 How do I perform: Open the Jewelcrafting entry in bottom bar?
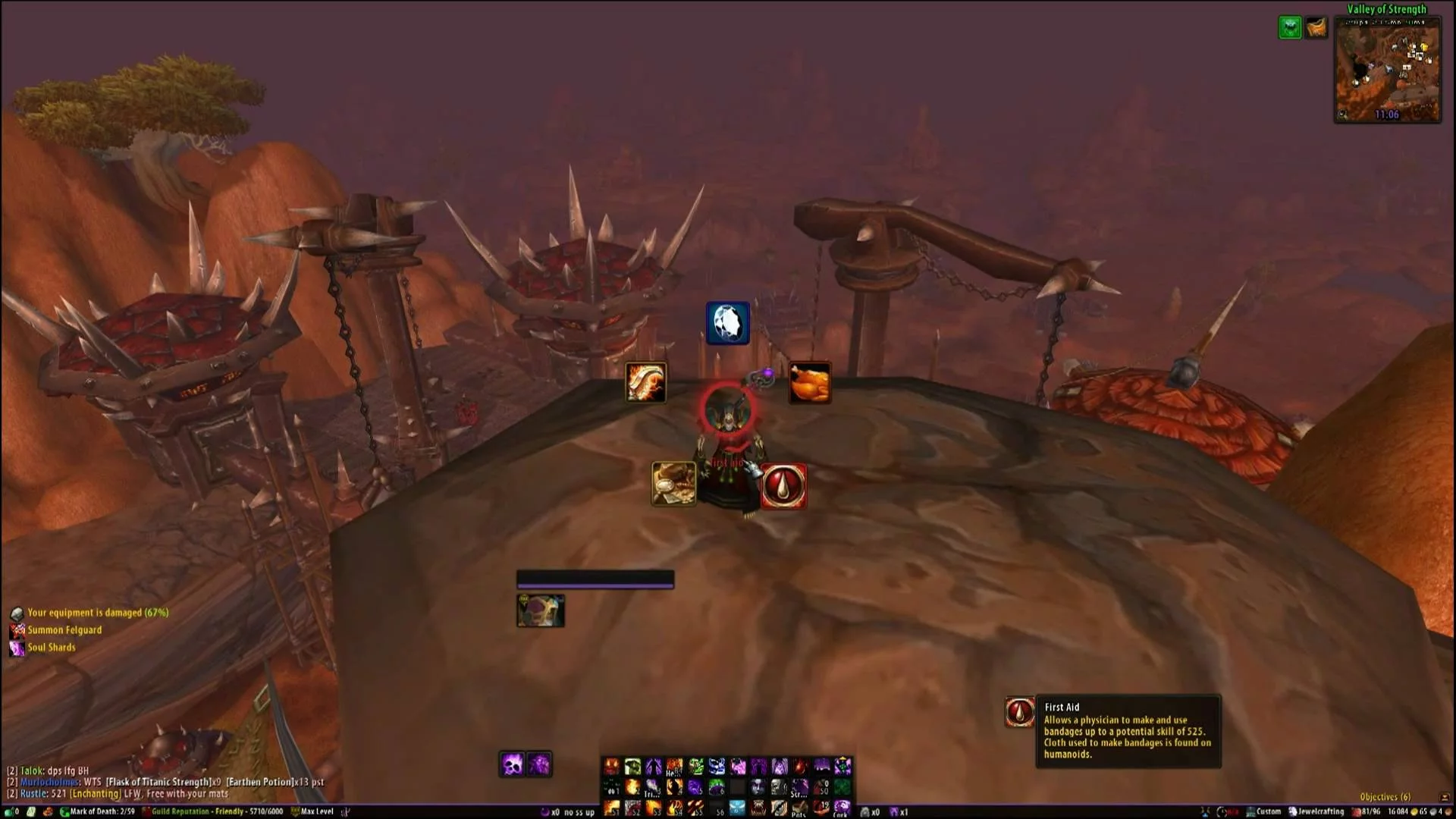[x=1320, y=811]
